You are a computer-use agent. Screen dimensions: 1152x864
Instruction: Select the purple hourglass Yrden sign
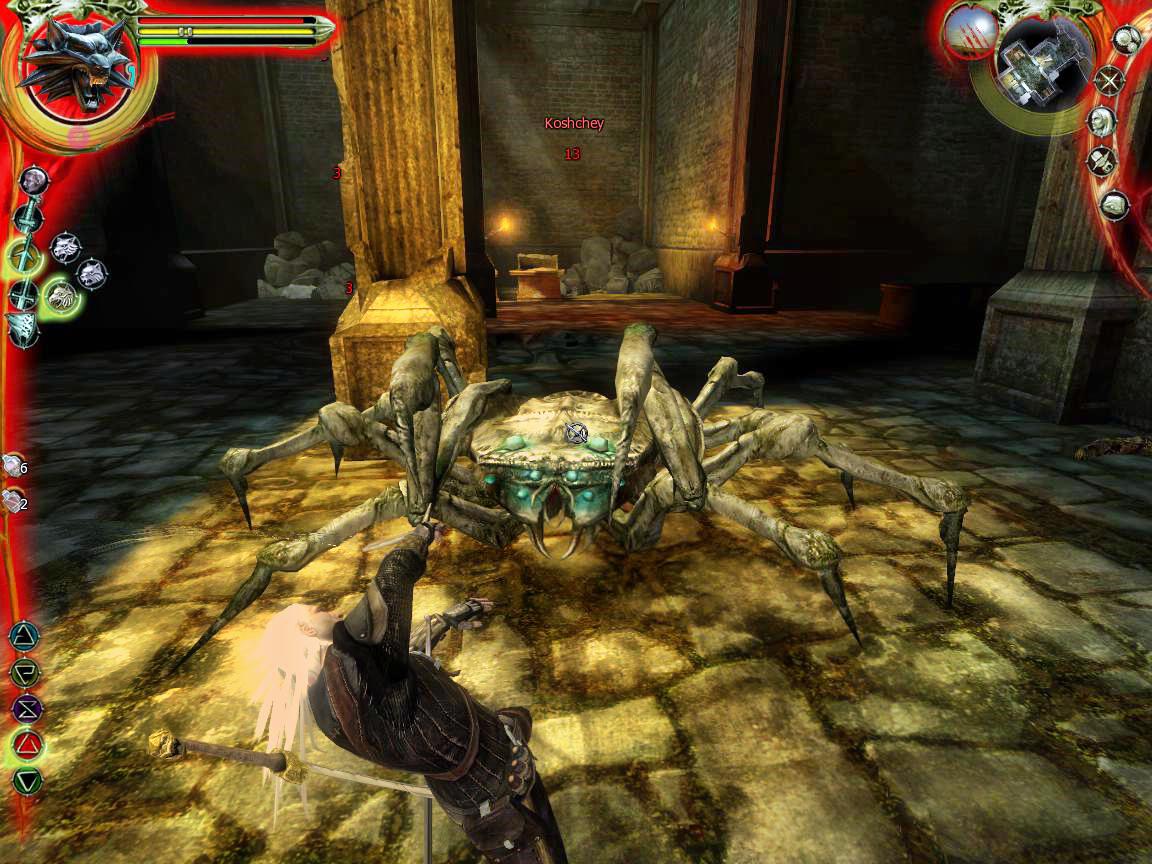point(24,708)
